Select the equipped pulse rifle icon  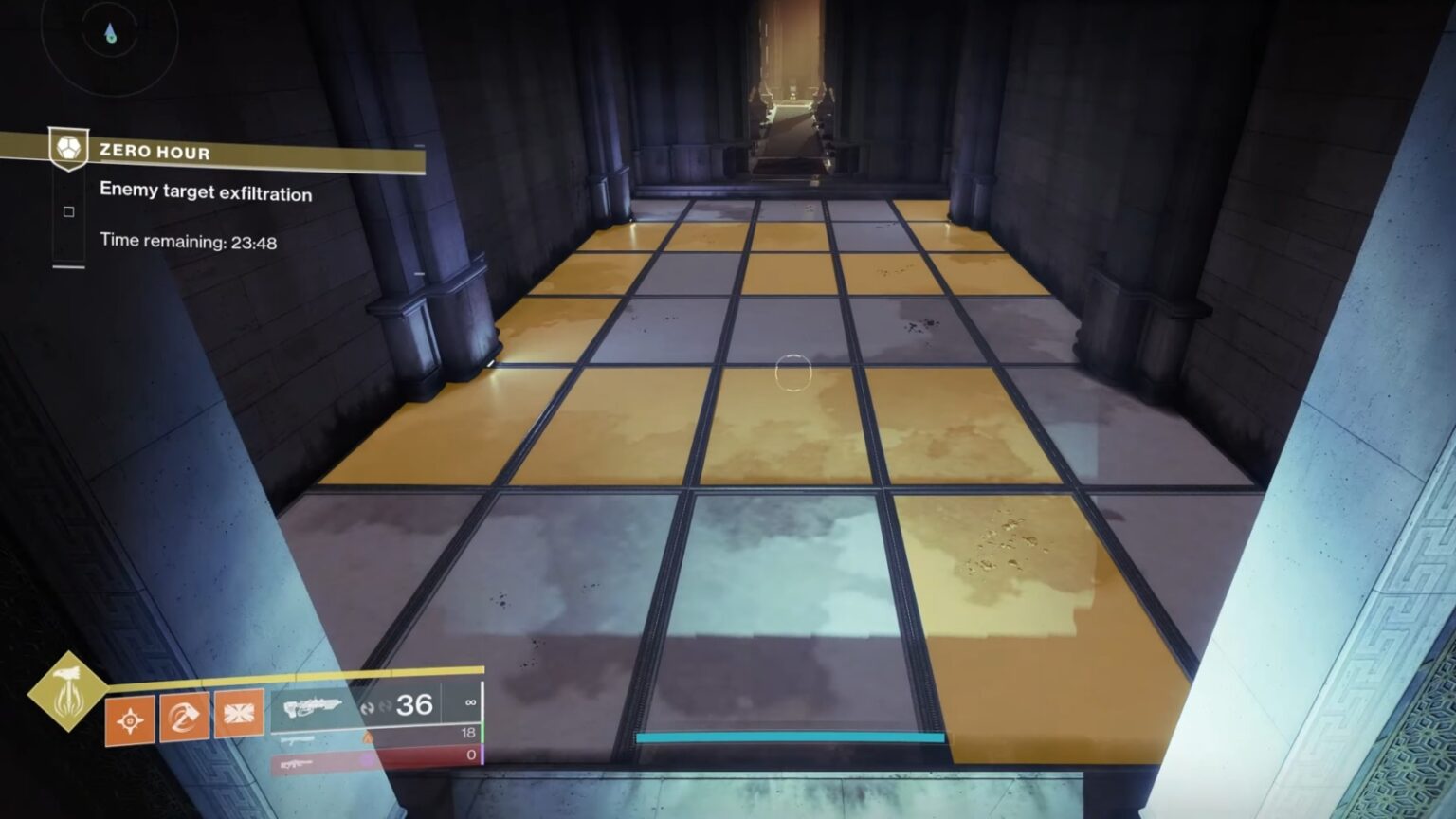[313, 708]
